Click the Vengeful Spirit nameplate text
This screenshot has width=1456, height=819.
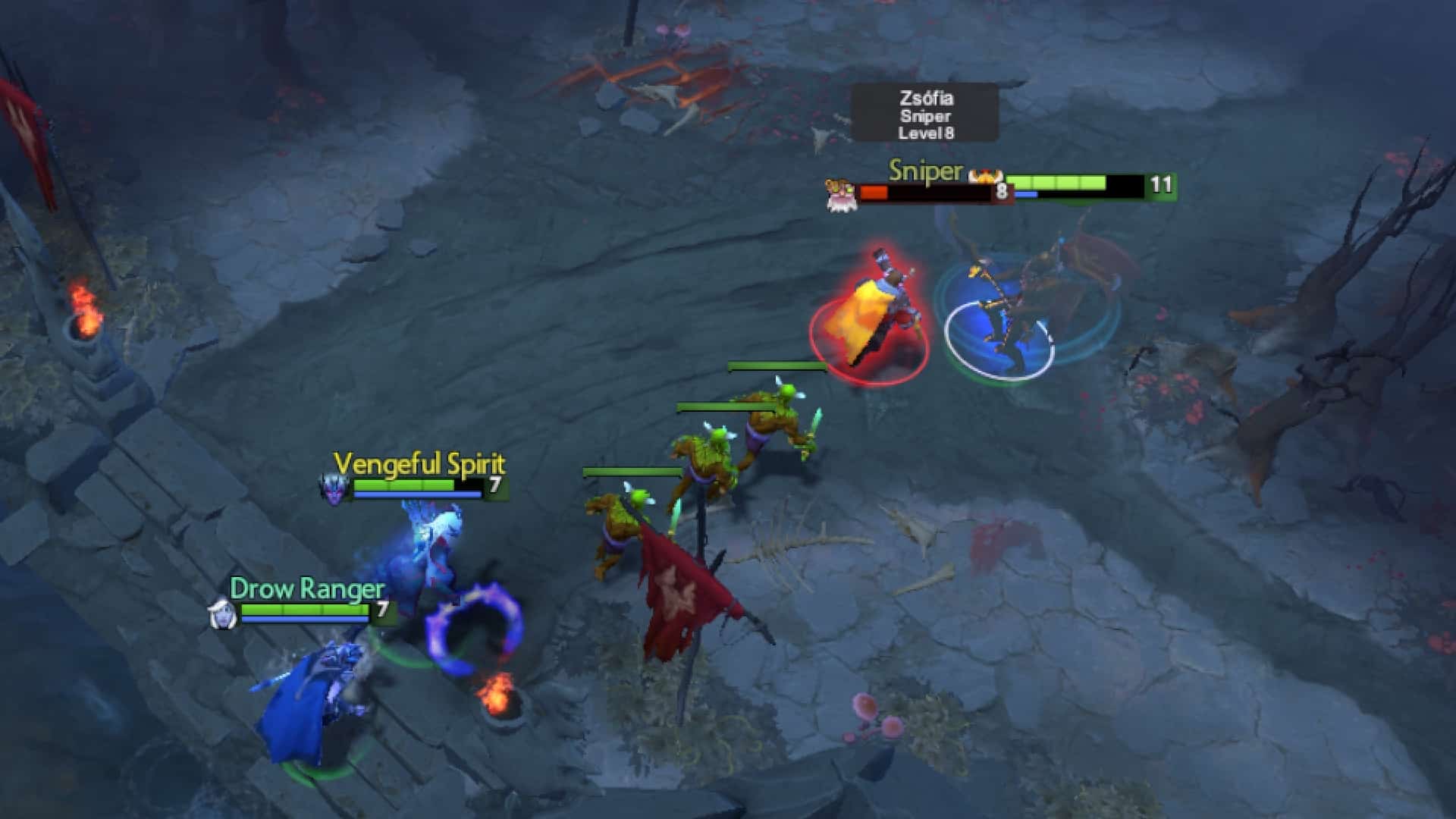pyautogui.click(x=419, y=463)
